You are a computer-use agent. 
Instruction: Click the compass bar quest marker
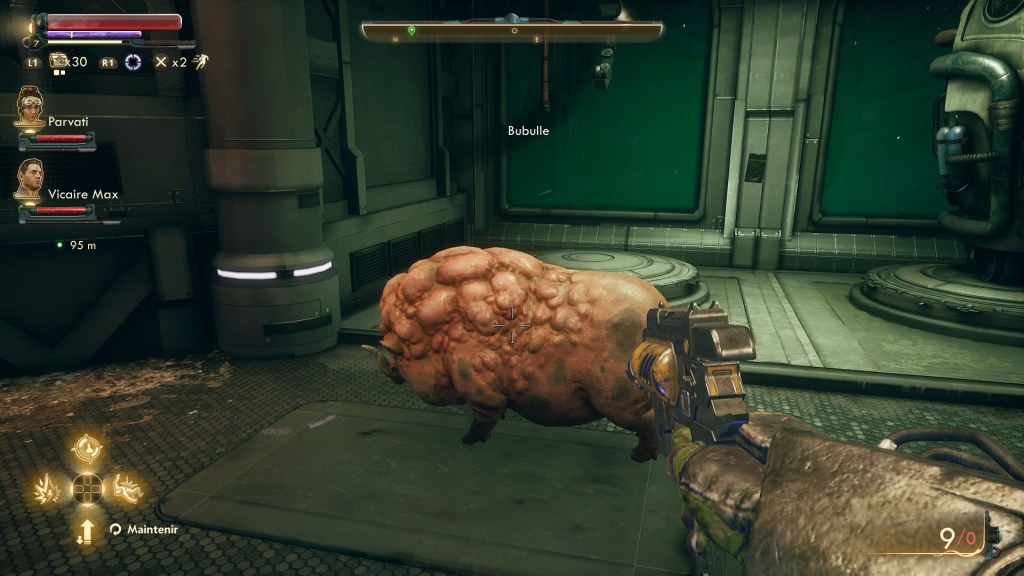[x=411, y=31]
